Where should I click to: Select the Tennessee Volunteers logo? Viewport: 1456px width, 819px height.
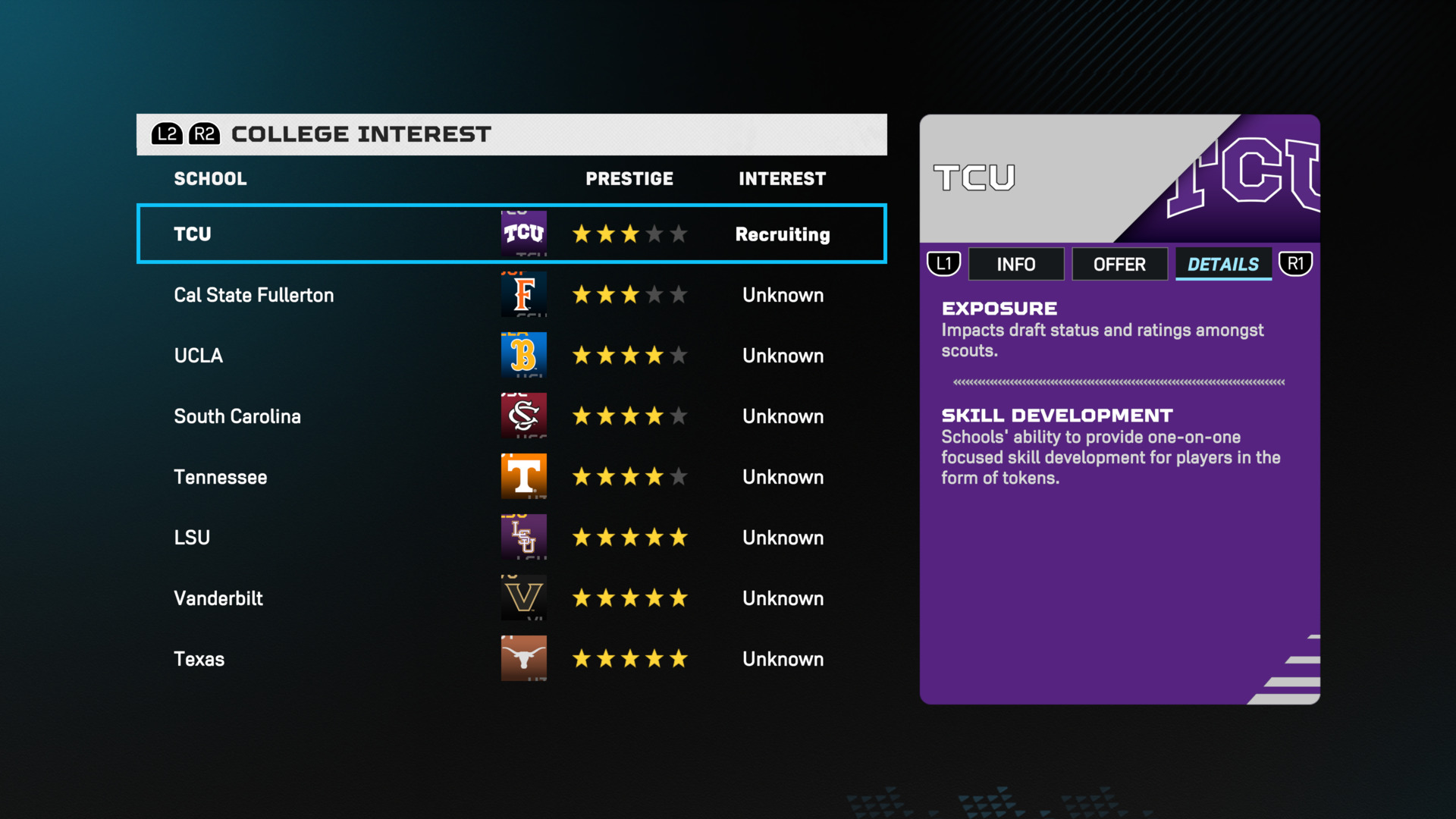[524, 476]
